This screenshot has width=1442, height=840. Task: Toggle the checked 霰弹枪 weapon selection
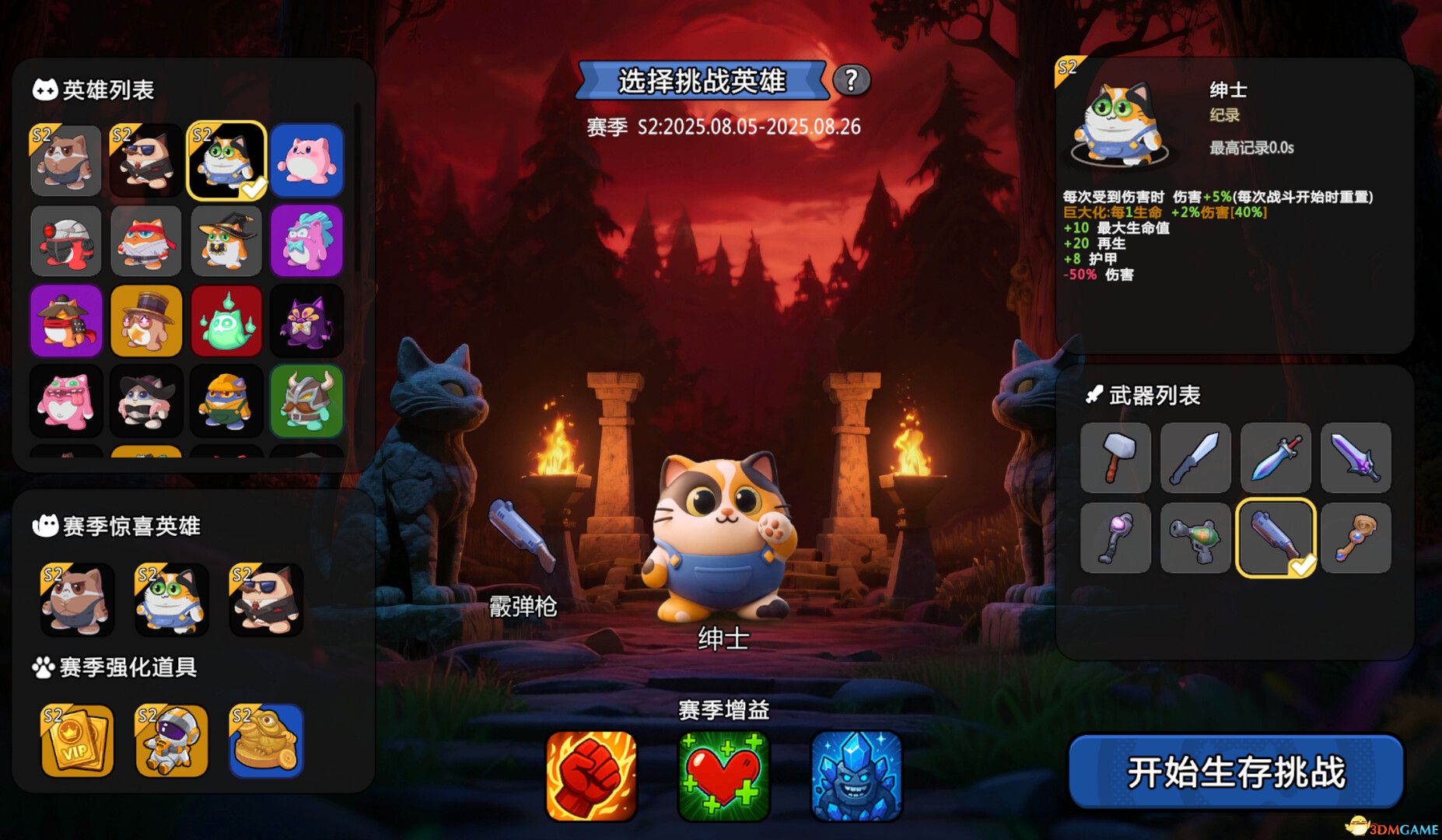(1276, 538)
